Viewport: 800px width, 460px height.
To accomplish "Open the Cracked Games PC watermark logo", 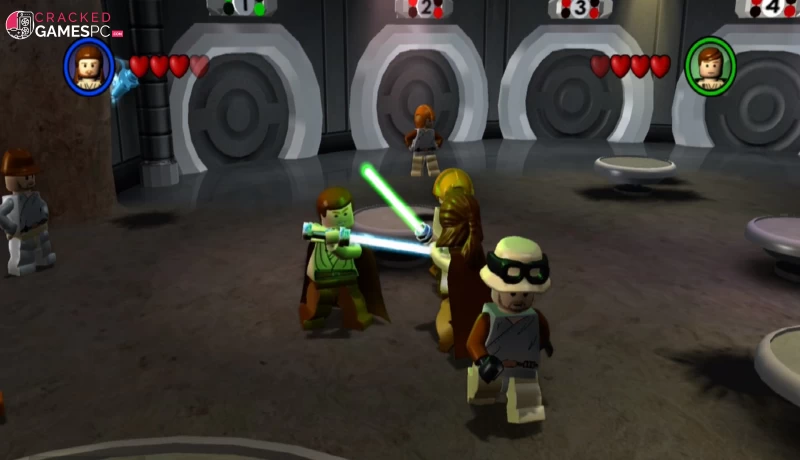I will [x=62, y=25].
